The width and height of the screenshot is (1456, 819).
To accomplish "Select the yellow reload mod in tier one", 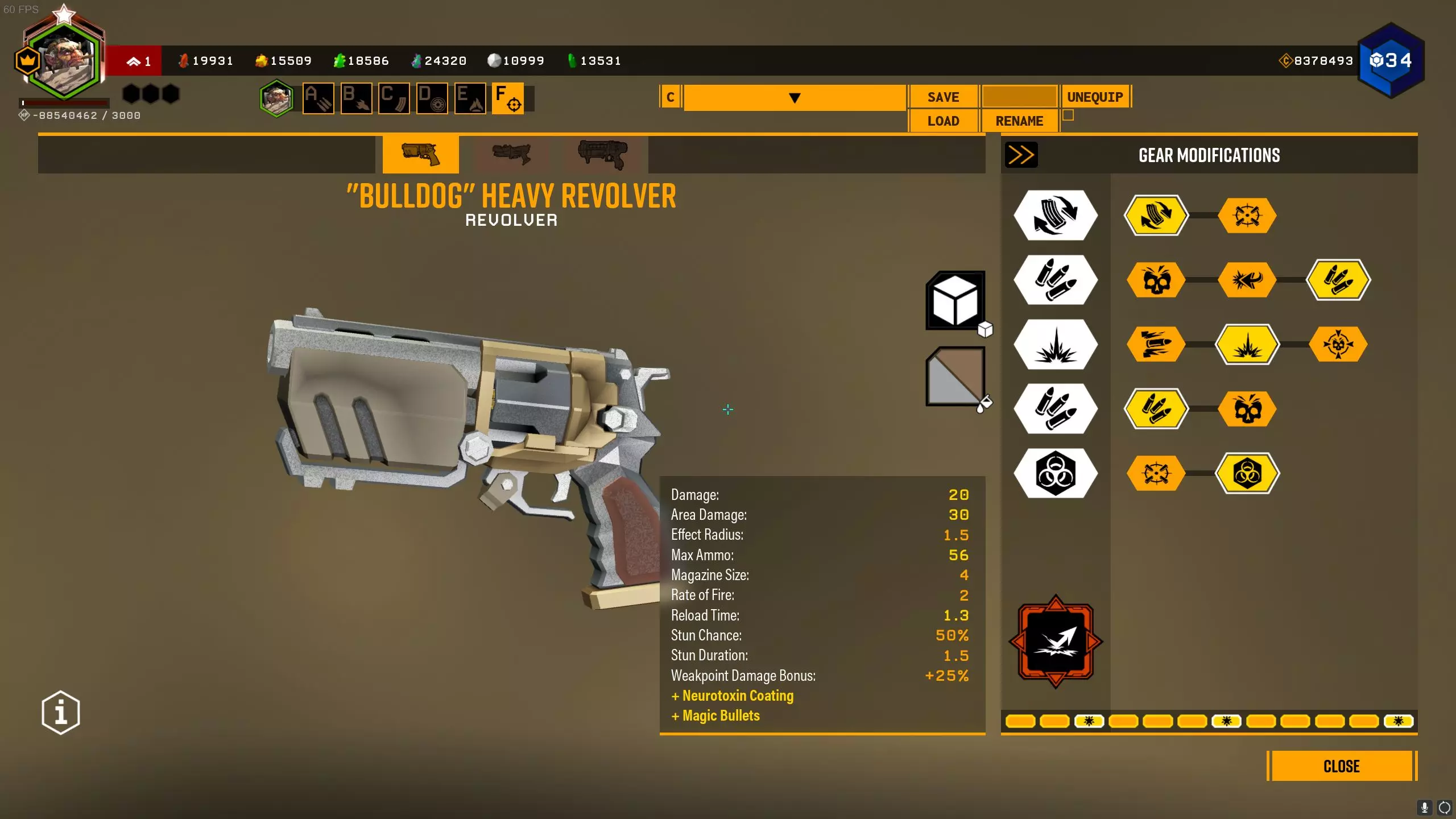I will pos(1156,216).
